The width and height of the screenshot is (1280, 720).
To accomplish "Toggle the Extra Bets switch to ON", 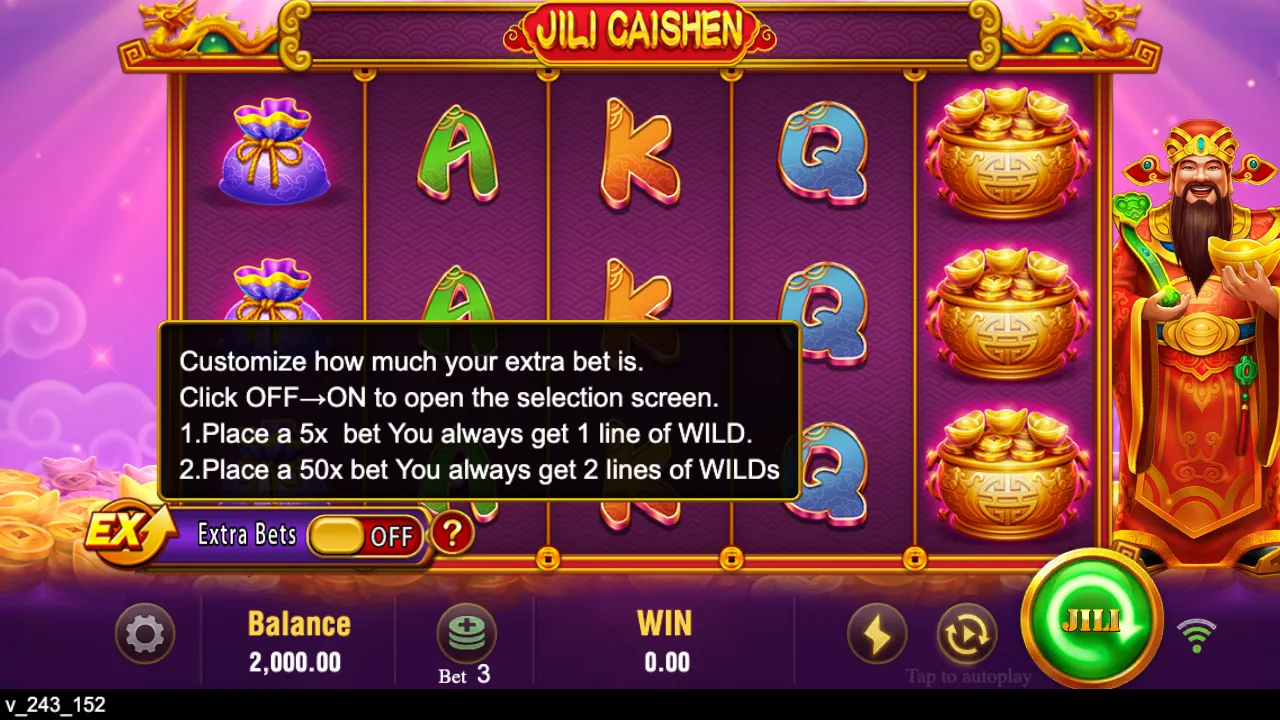I will point(367,536).
